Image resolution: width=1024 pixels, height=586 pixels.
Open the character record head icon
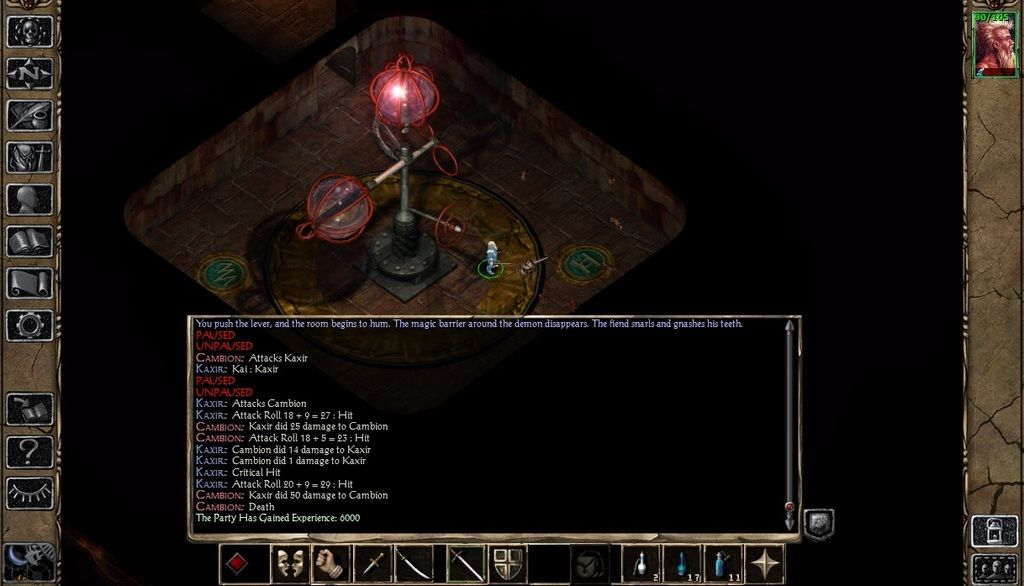point(30,199)
